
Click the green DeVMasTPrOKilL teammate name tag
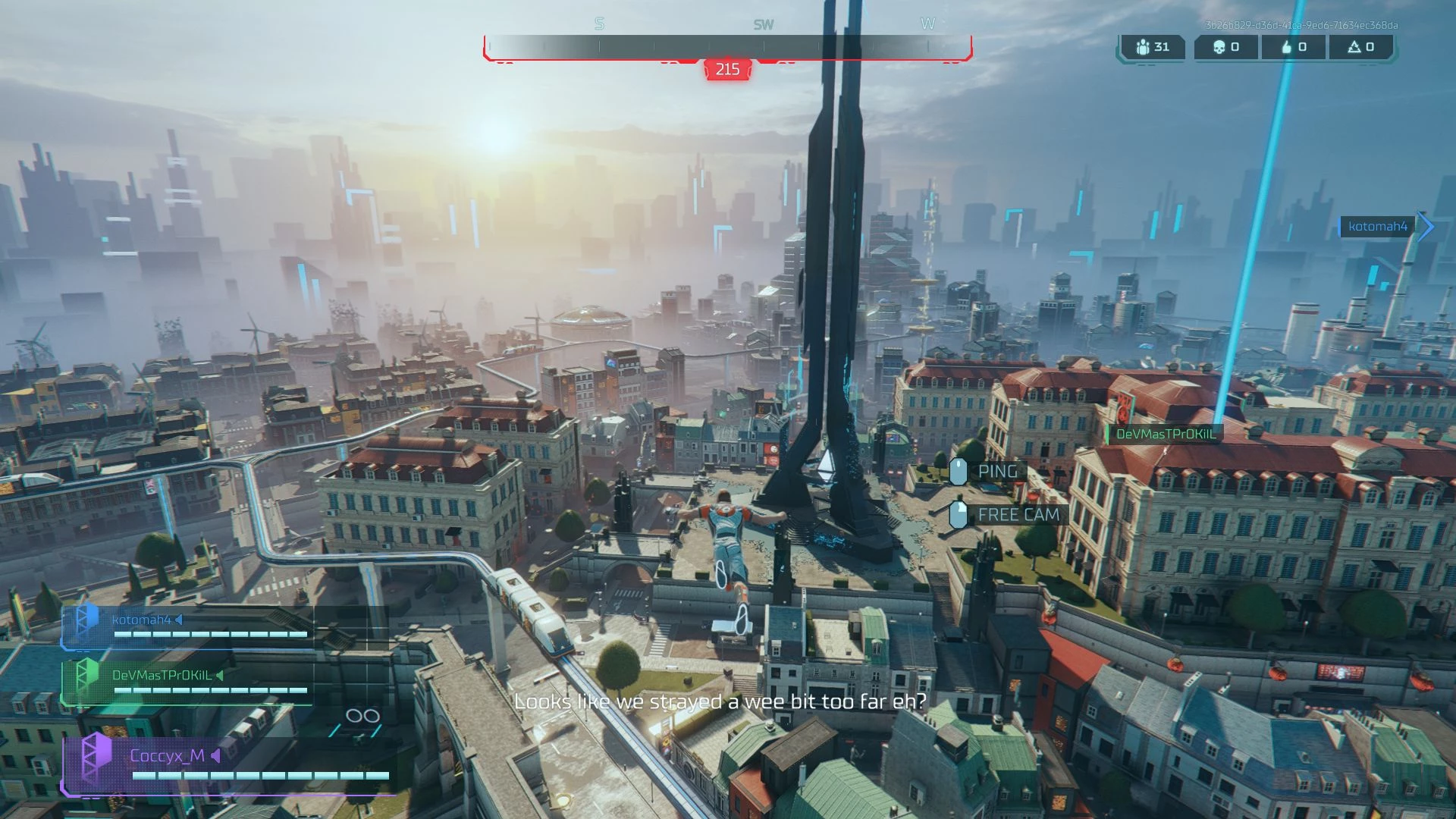point(1166,435)
